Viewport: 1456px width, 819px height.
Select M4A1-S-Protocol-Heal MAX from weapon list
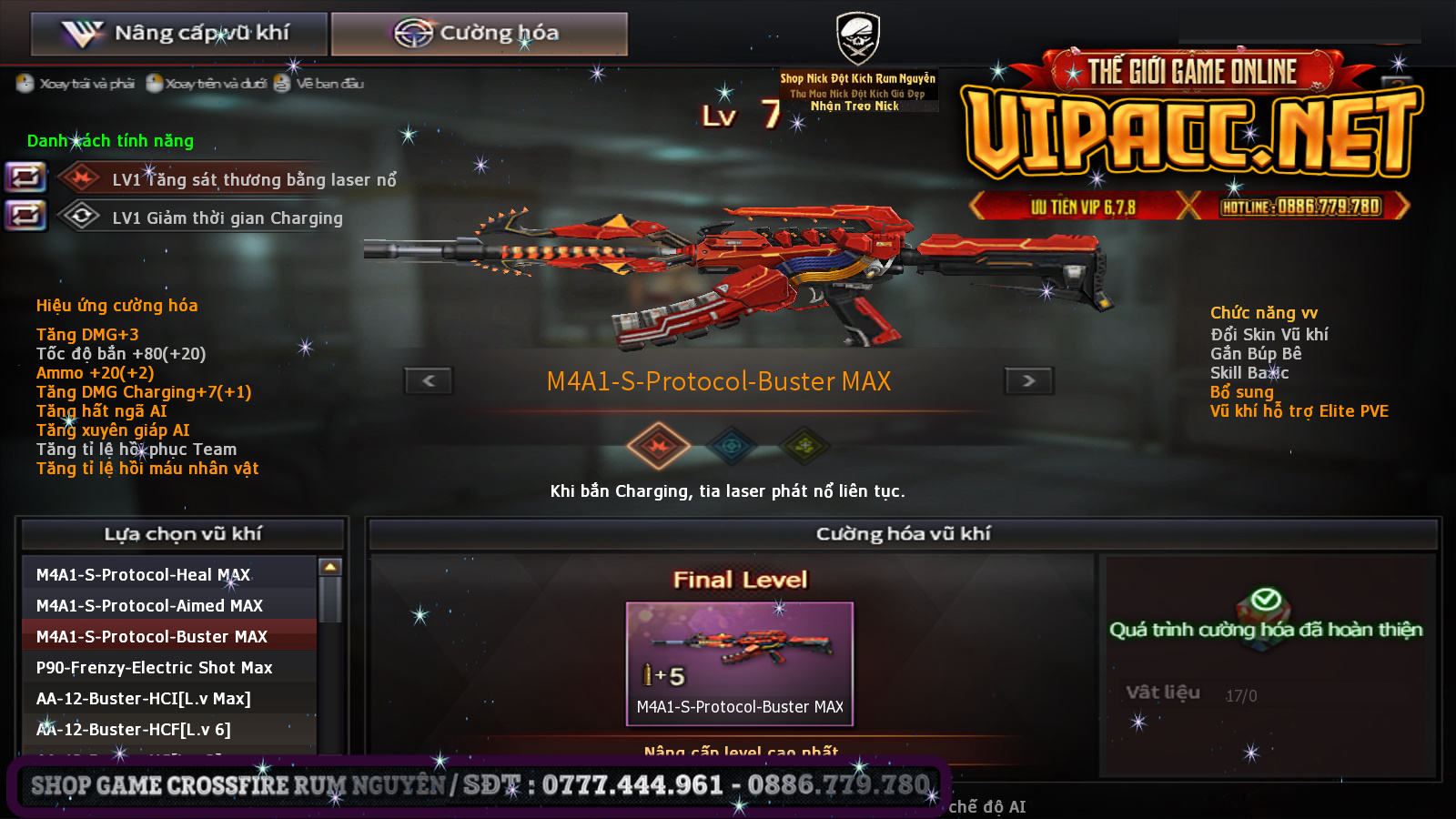(169, 574)
